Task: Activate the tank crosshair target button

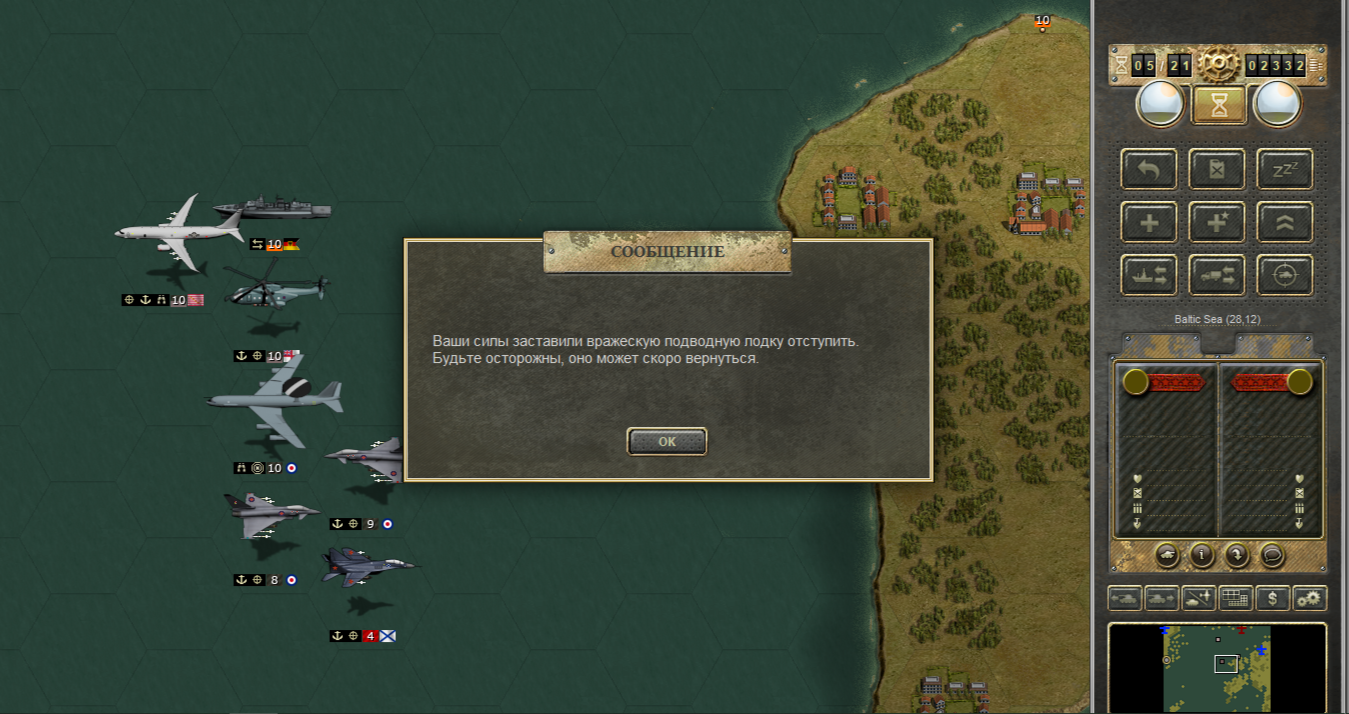Action: coord(1284,276)
